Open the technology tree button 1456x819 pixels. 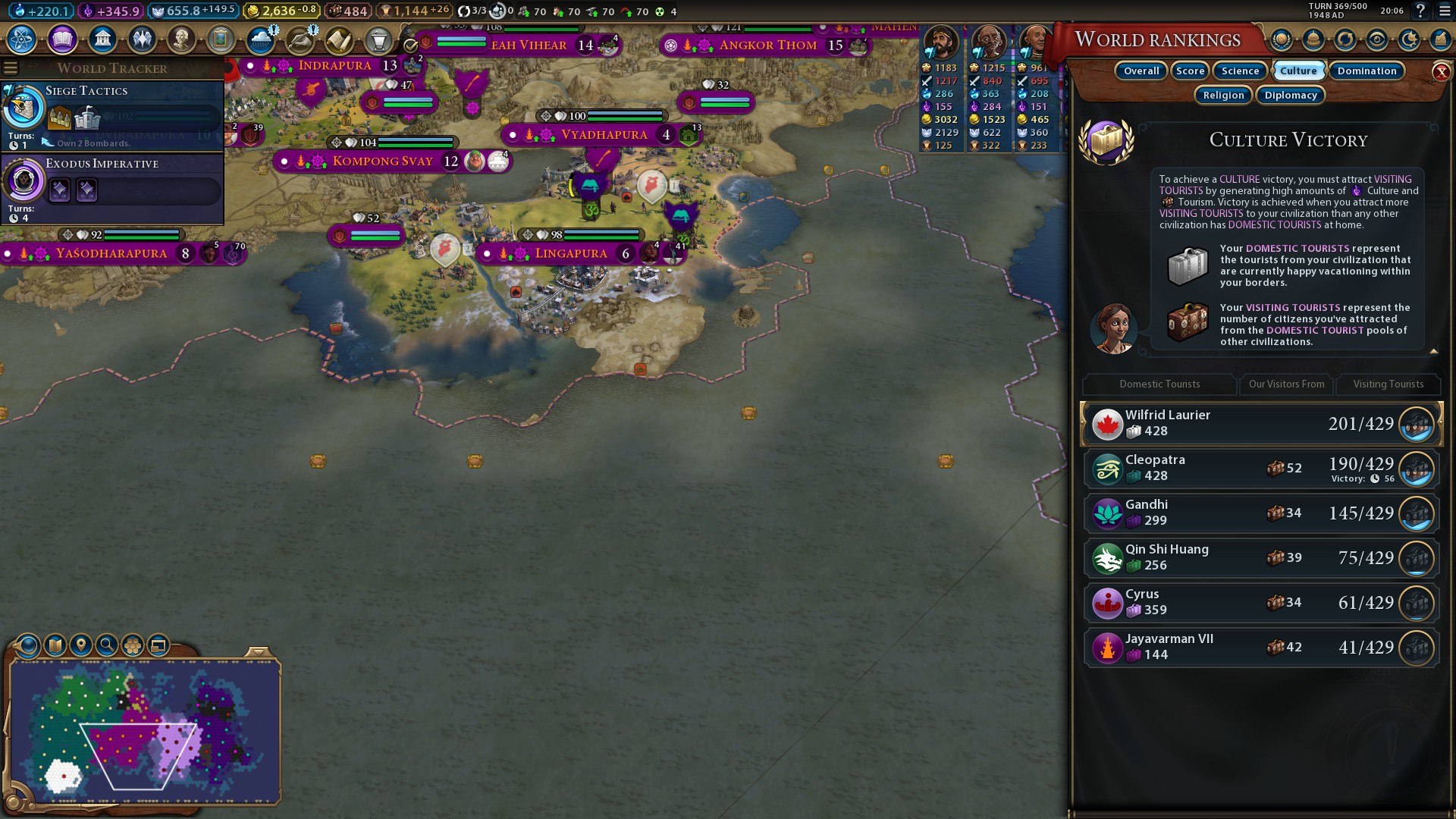[22, 39]
